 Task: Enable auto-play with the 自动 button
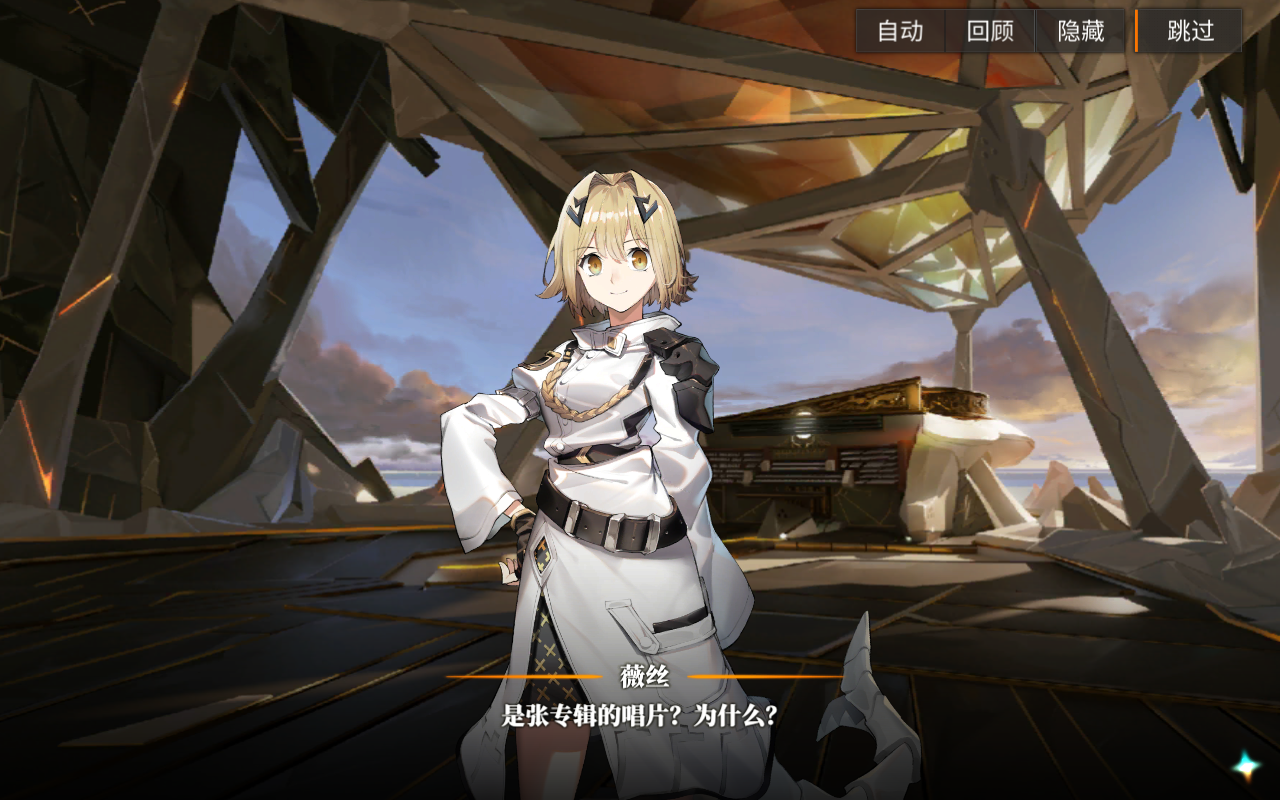point(900,31)
